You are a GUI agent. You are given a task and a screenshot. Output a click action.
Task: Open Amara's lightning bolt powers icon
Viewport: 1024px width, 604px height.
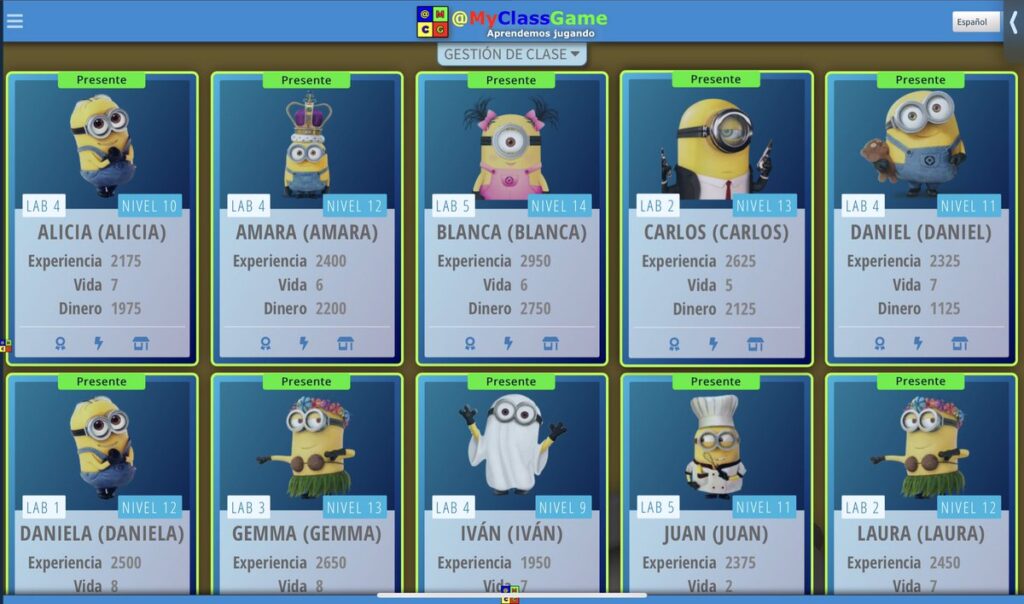pyautogui.click(x=304, y=343)
